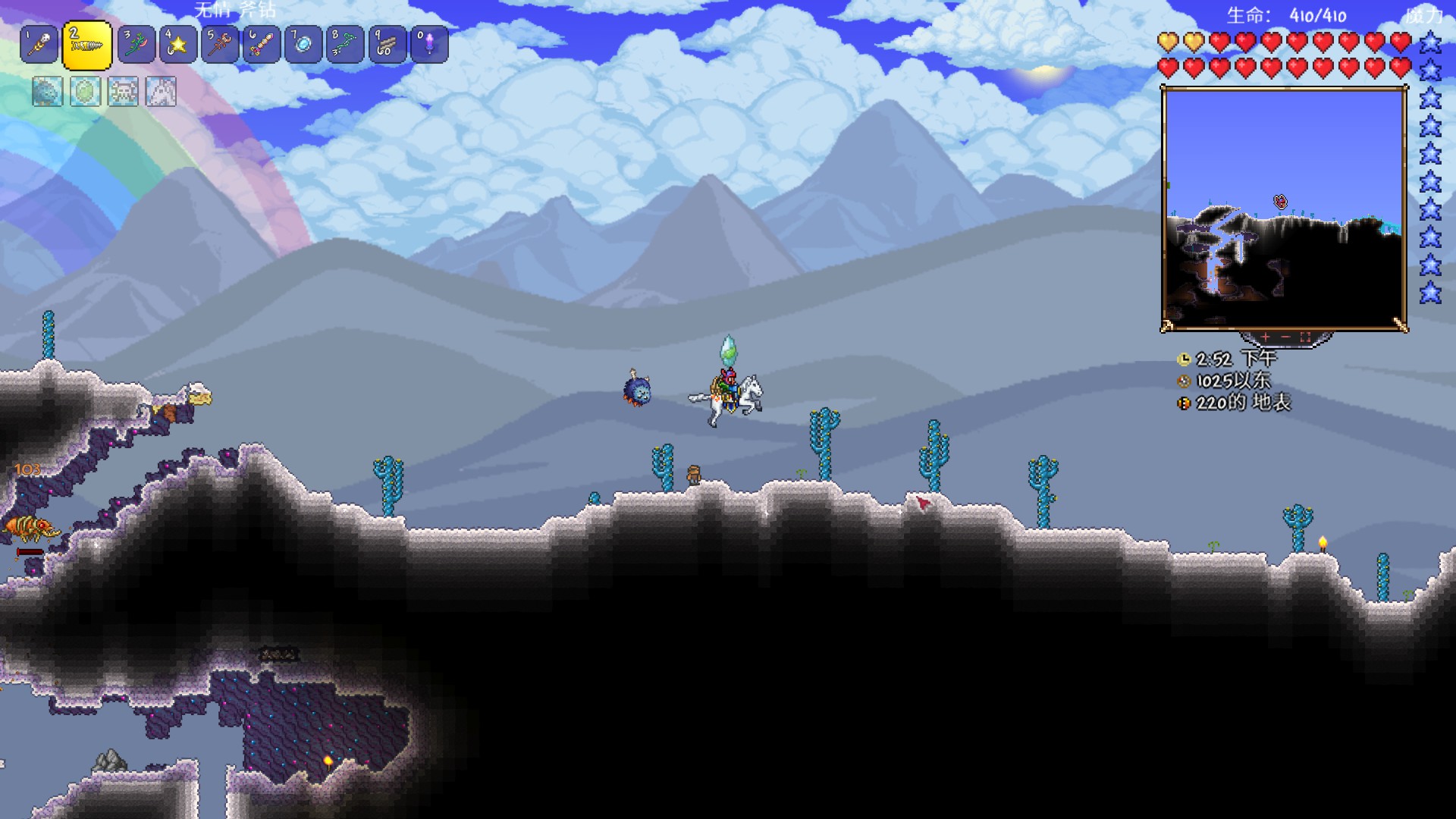Select the skull-topped staff in hotbar slot 1
This screenshot has width=1456, height=819.
39,45
